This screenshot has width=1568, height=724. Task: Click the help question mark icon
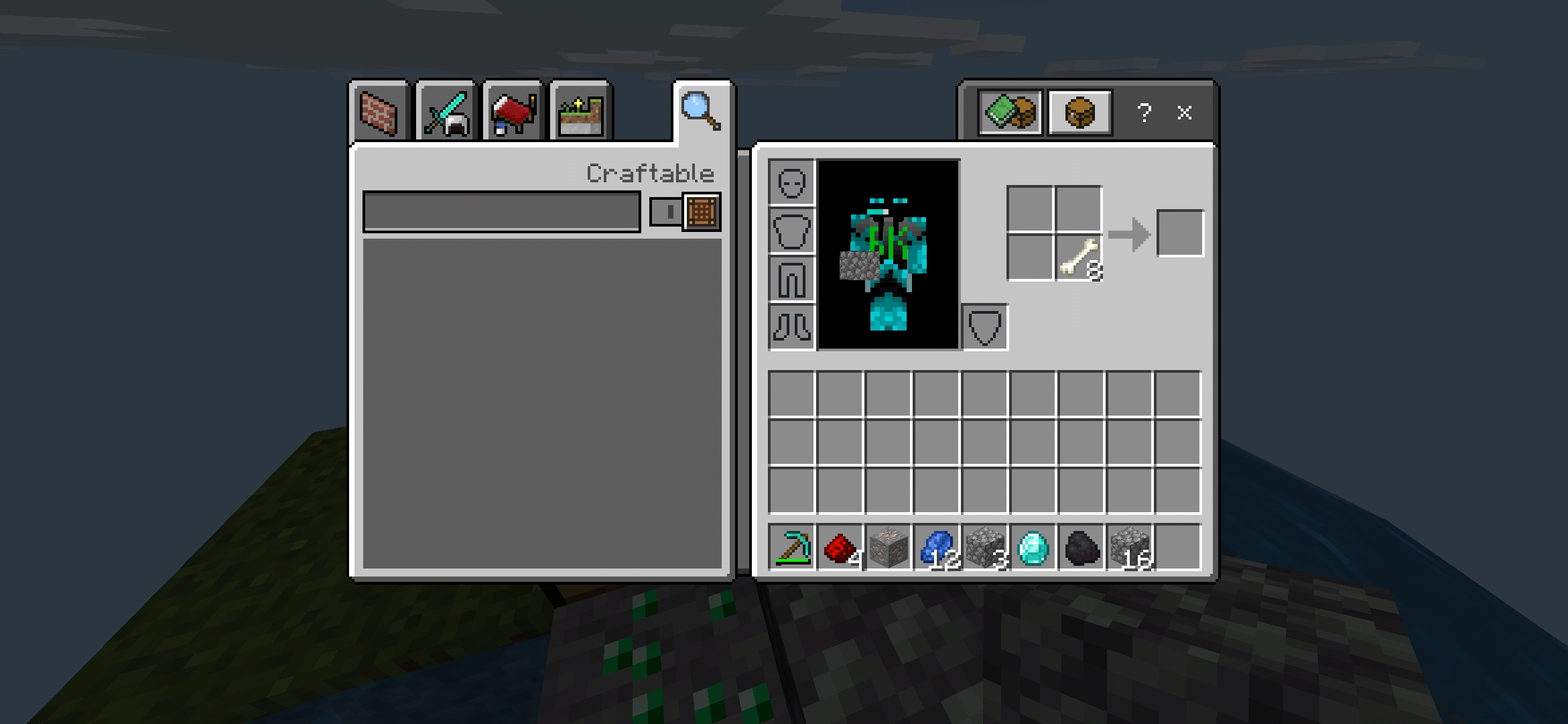[x=1145, y=113]
